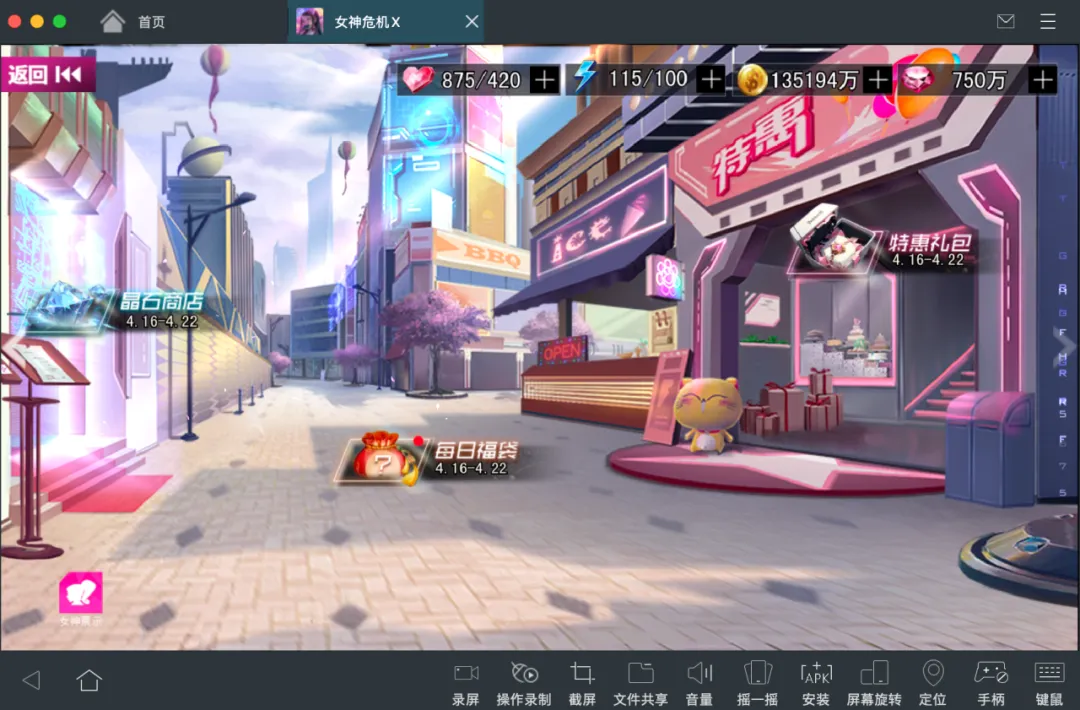Open the pink 女神 icon
Screen dimensions: 1080x710
[81, 594]
